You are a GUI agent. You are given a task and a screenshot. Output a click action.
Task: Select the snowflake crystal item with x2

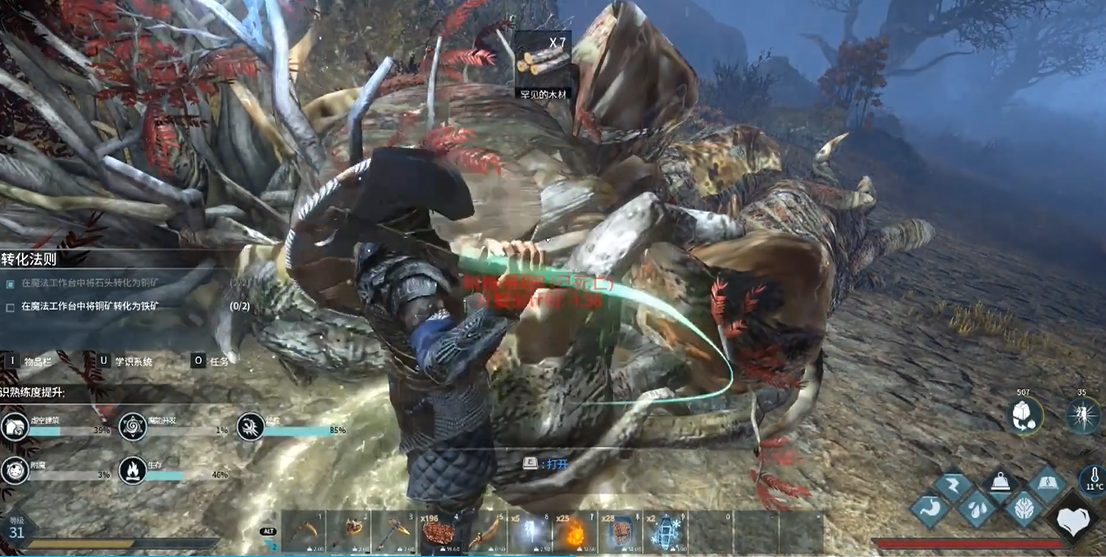tap(666, 531)
